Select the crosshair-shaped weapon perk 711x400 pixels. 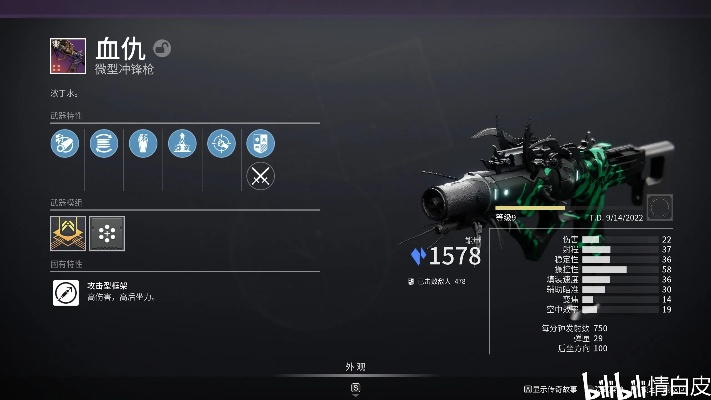221,144
